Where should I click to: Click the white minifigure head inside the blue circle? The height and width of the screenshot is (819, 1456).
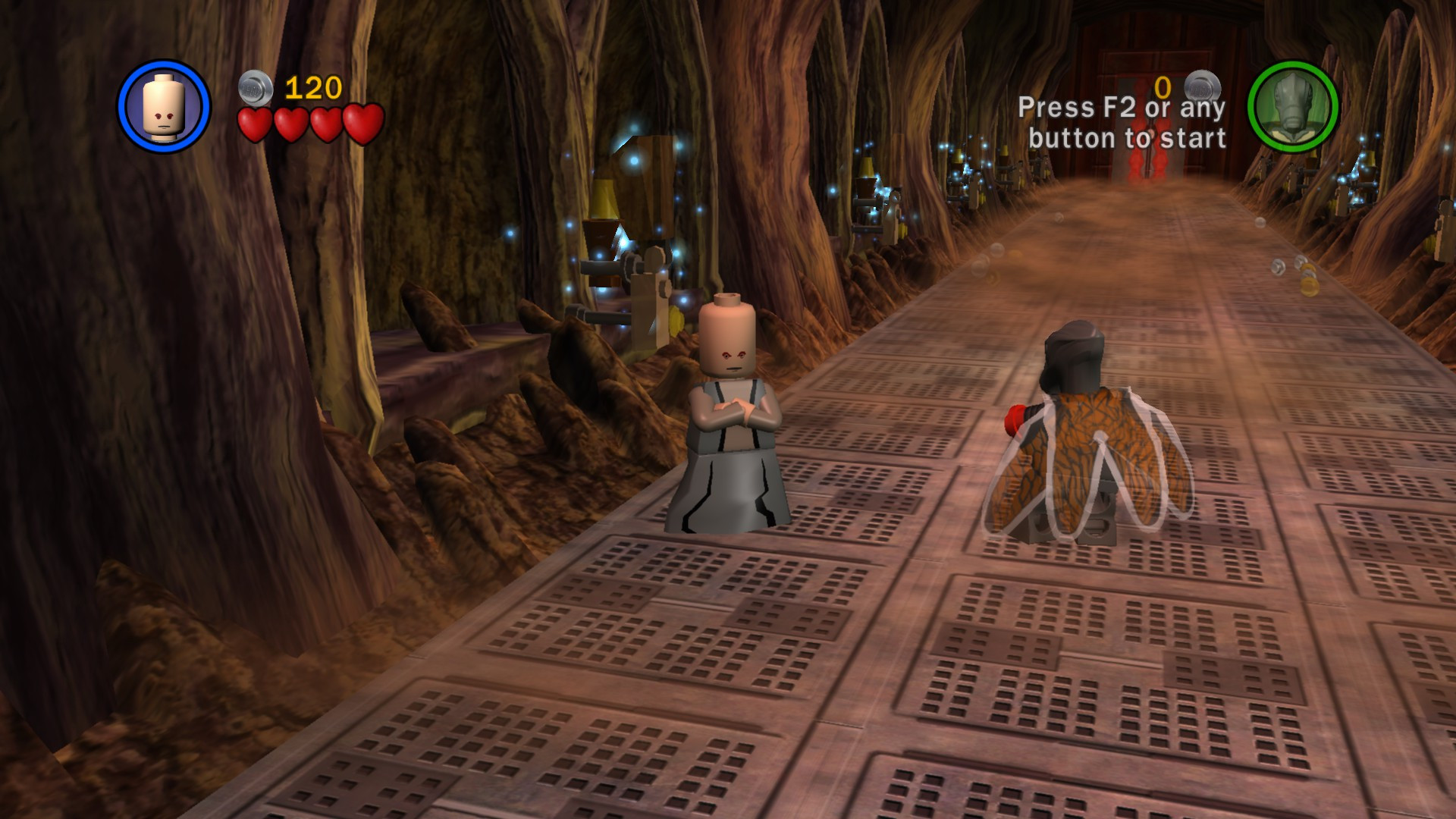click(x=163, y=106)
